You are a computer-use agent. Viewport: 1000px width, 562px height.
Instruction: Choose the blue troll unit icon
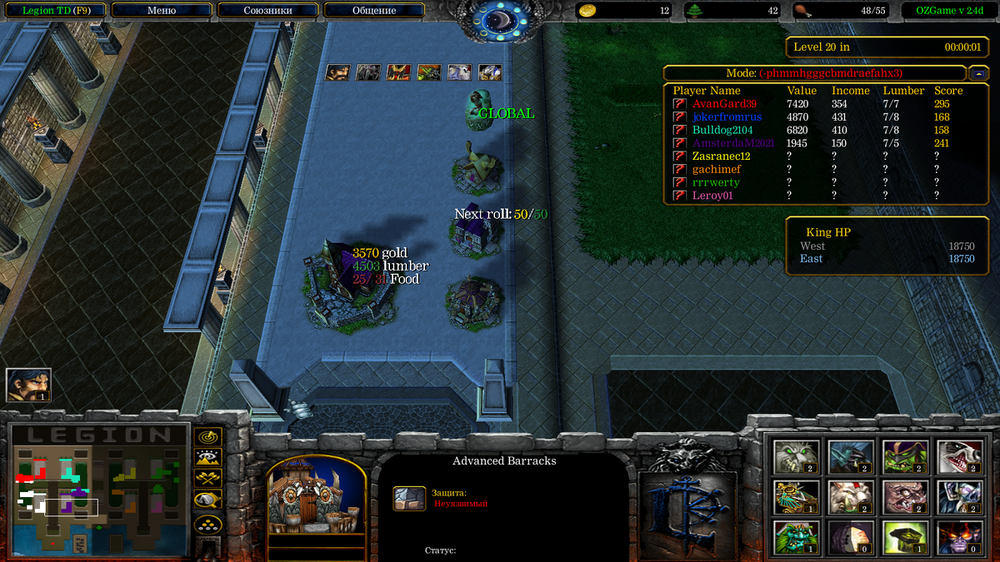pos(851,457)
